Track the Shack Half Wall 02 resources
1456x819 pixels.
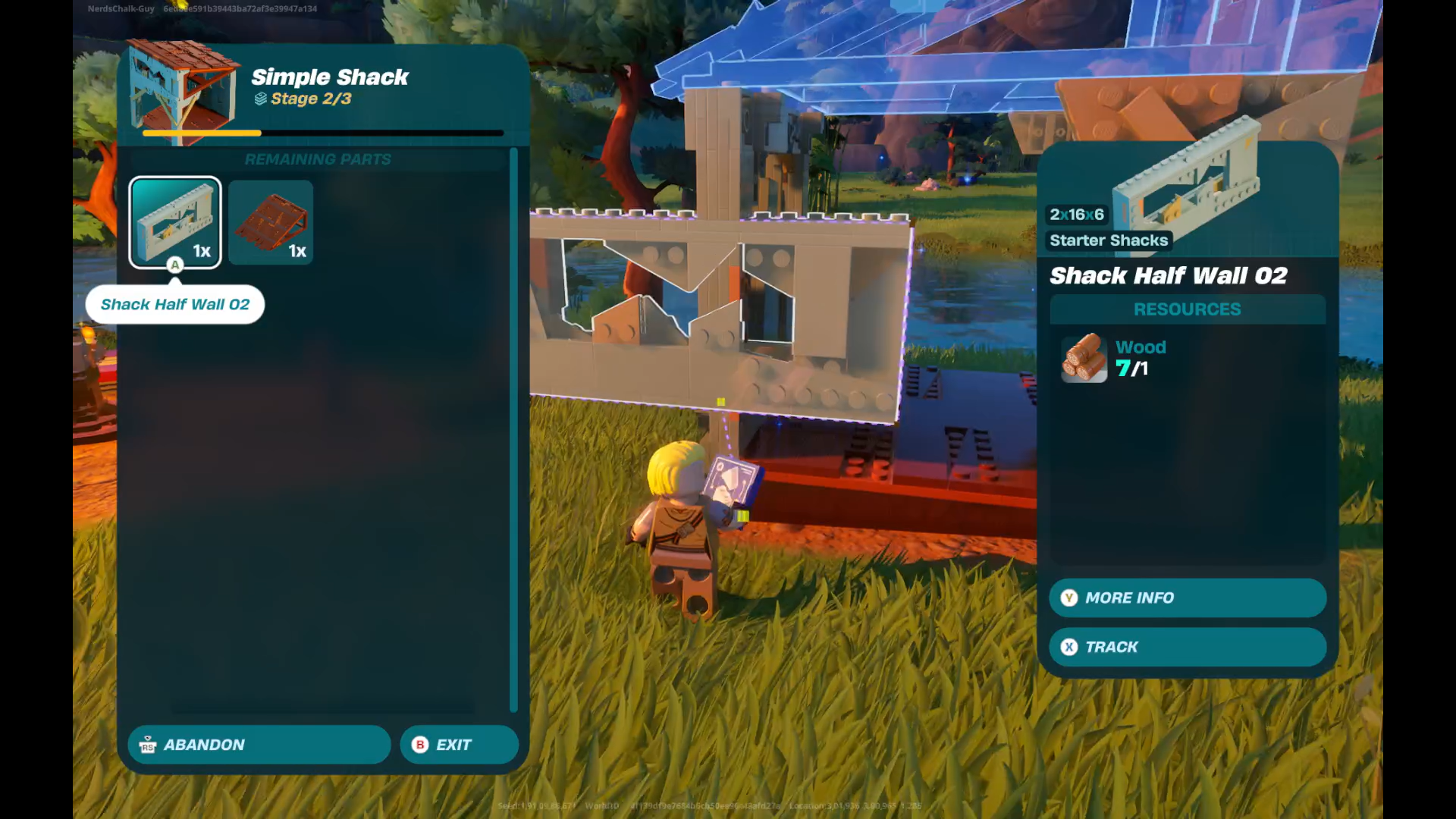(x=1187, y=647)
